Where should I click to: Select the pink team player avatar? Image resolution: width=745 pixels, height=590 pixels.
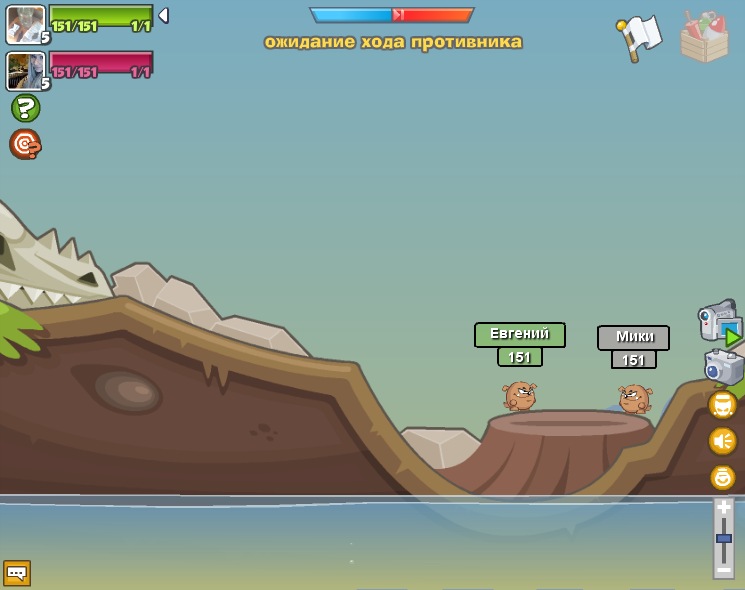pos(25,71)
